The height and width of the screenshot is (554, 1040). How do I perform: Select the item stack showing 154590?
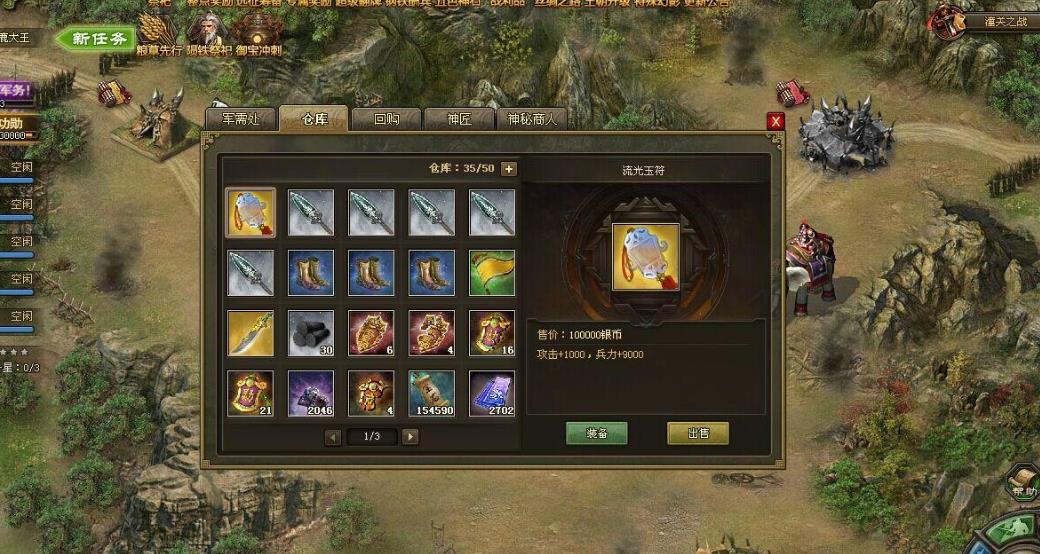click(431, 393)
